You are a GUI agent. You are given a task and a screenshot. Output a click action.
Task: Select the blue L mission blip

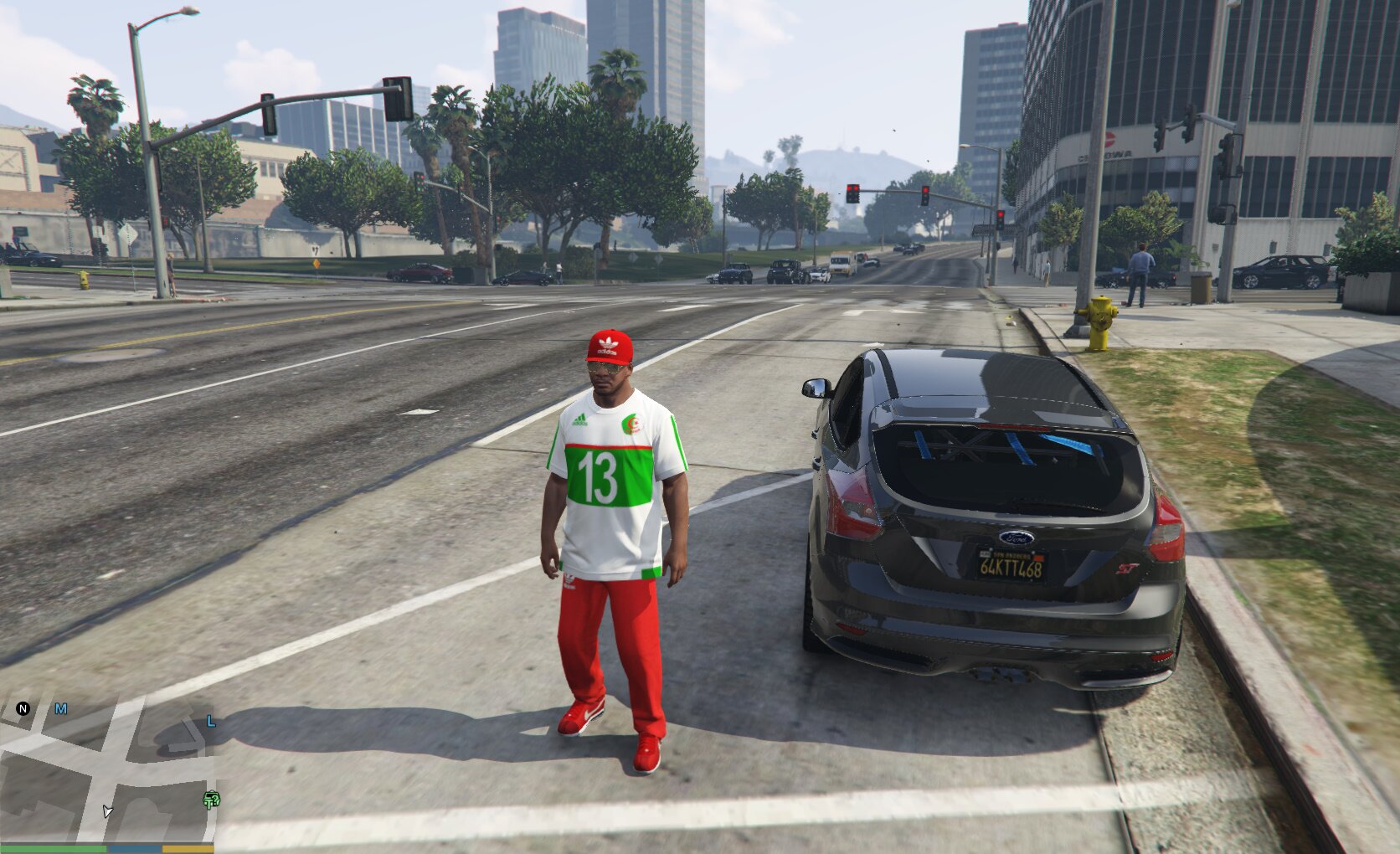[211, 721]
